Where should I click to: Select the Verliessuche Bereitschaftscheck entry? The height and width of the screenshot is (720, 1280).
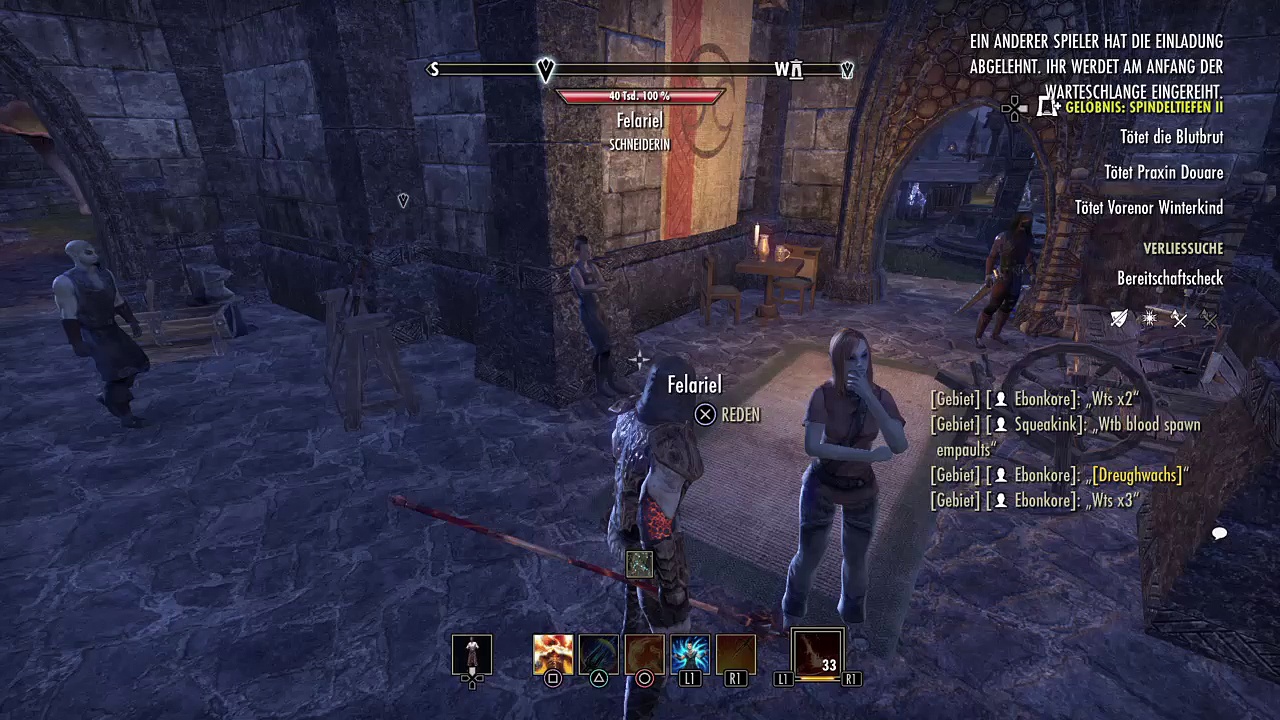pos(1170,278)
